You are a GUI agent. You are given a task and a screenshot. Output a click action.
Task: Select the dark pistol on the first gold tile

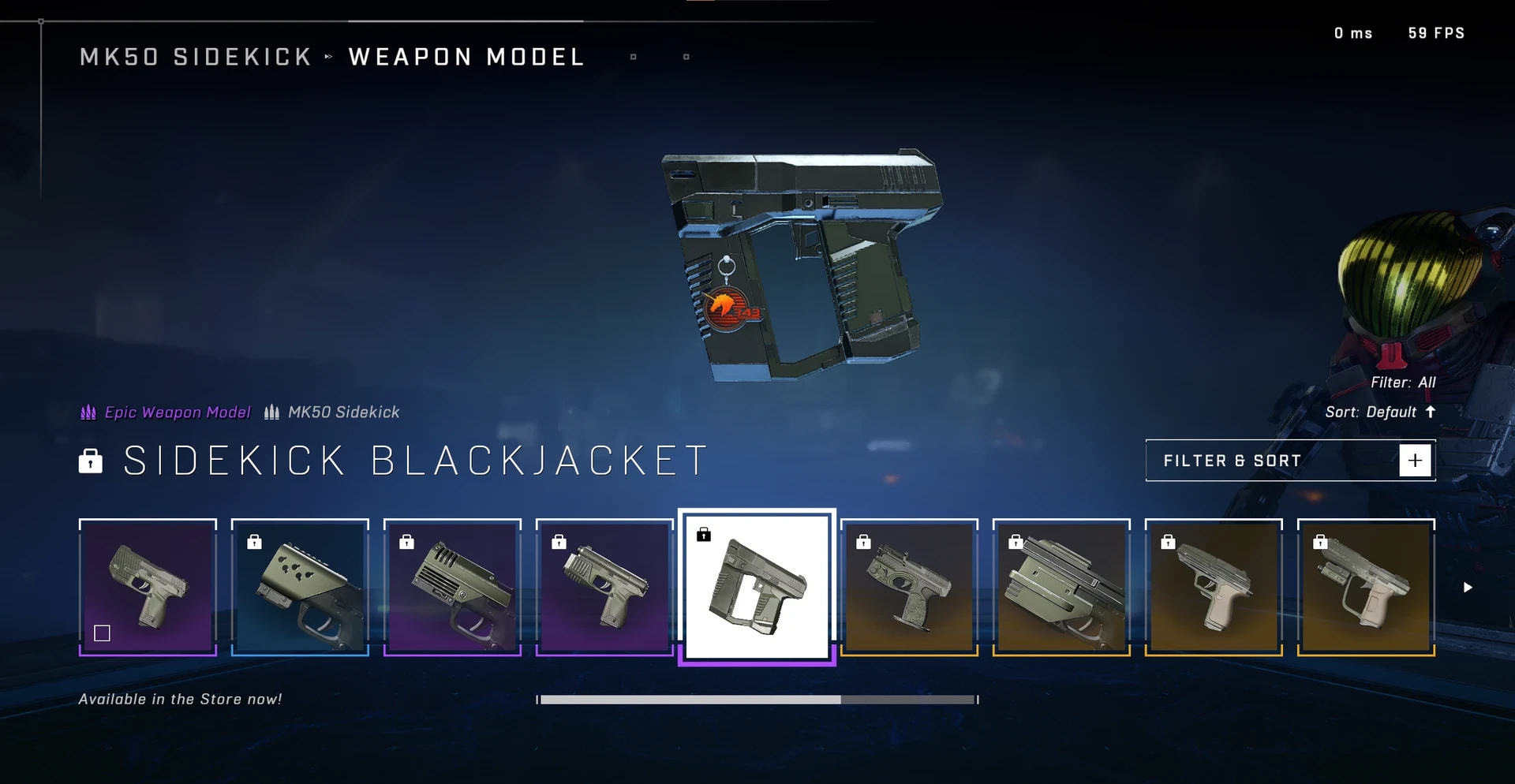909,587
